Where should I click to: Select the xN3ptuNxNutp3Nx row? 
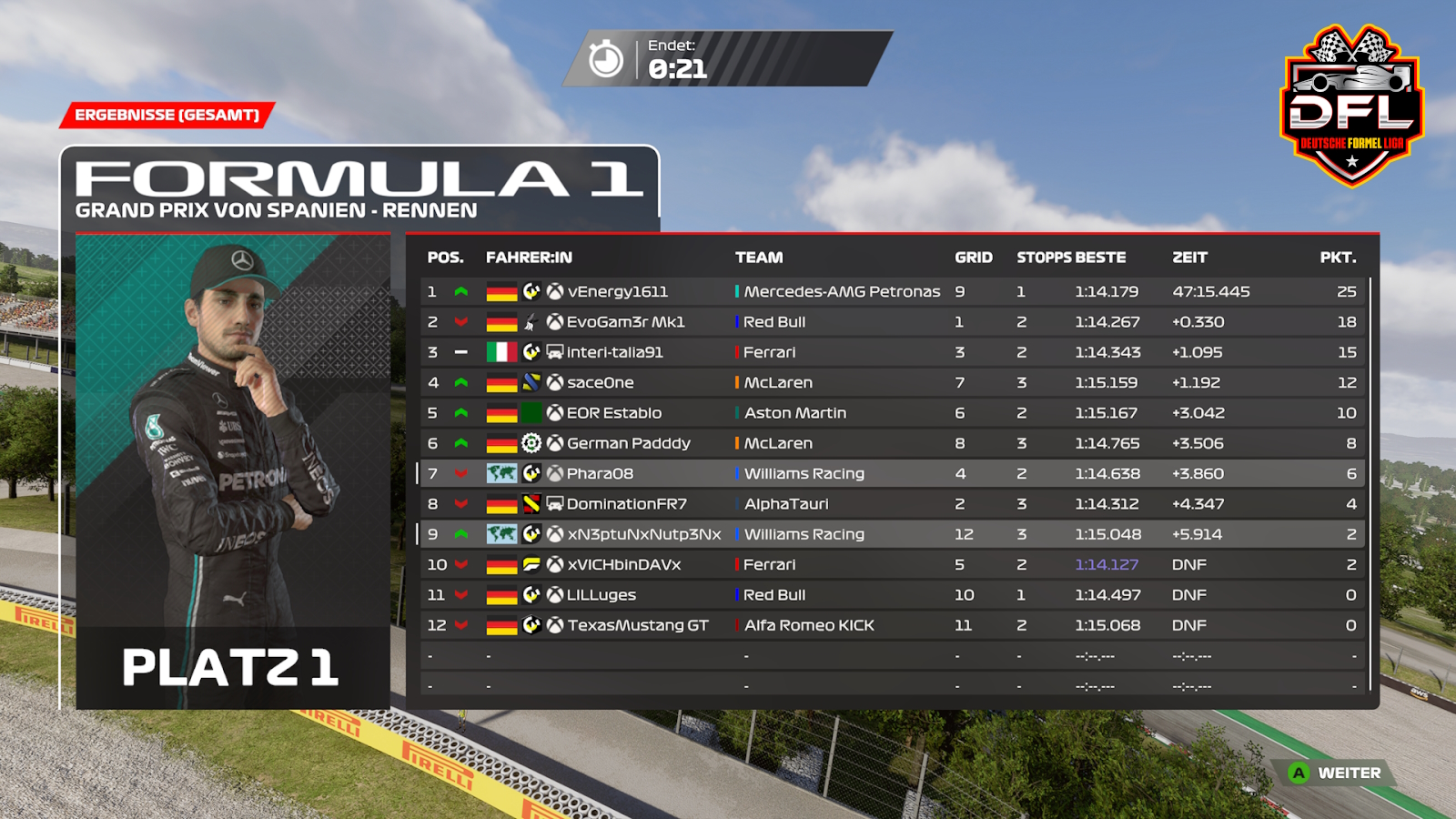coord(643,534)
